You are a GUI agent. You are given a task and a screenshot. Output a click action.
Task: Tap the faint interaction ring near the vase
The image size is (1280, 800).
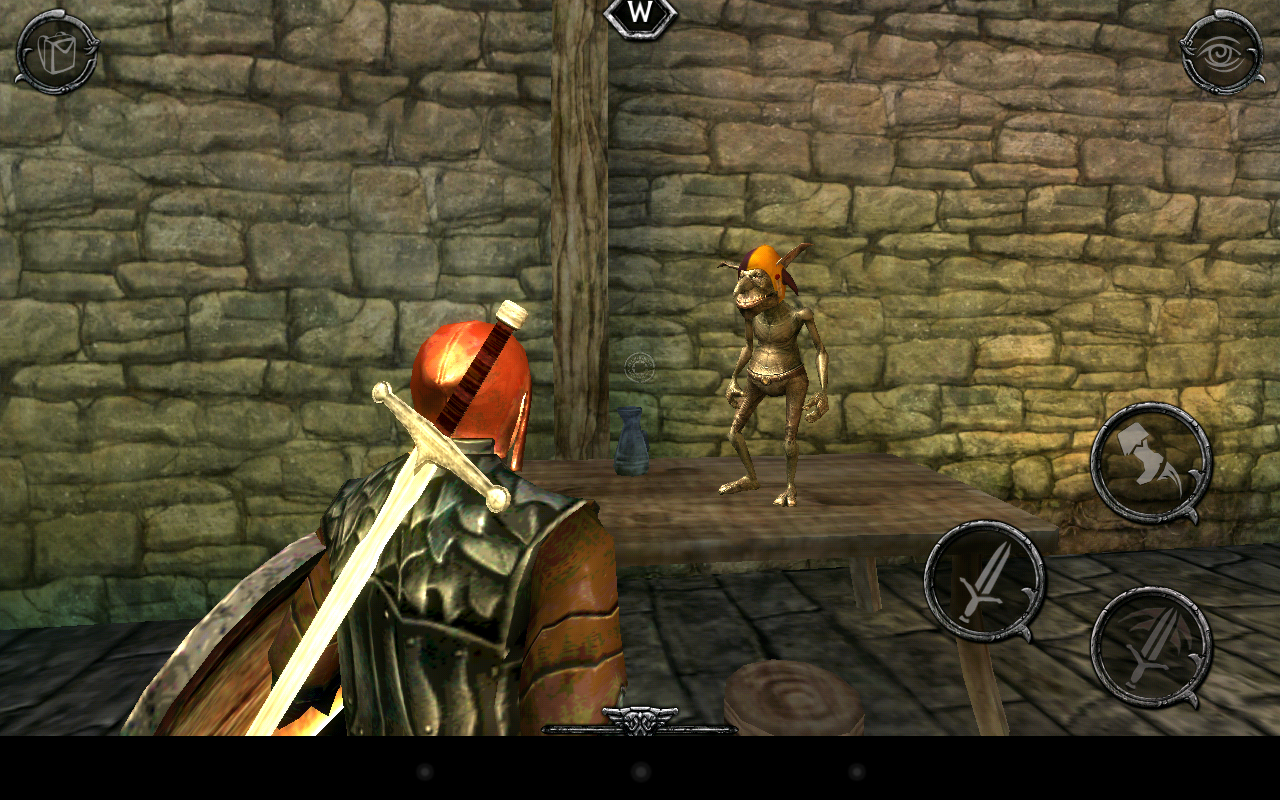[638, 366]
